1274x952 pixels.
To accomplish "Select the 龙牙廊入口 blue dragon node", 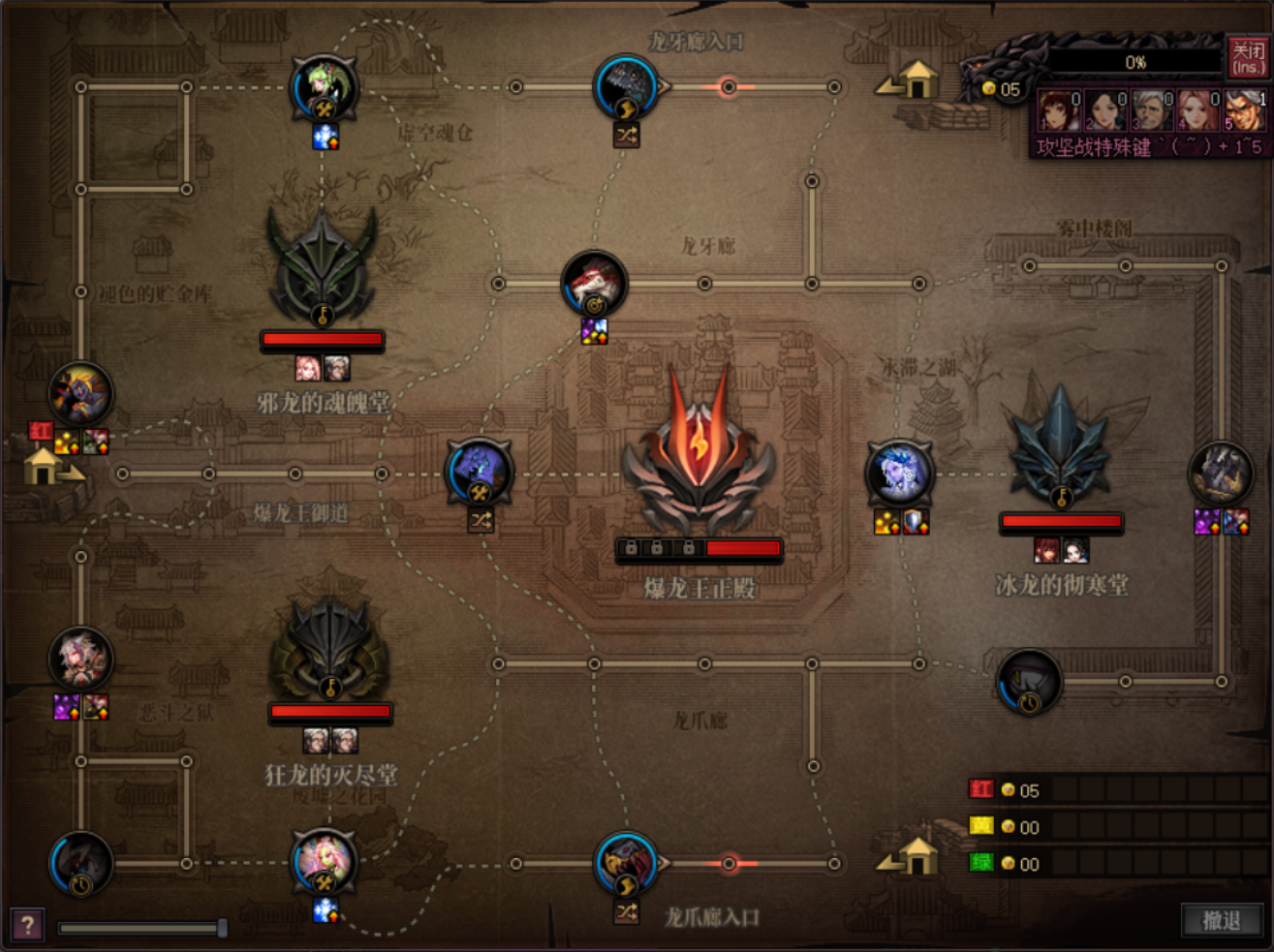I will point(627,87).
